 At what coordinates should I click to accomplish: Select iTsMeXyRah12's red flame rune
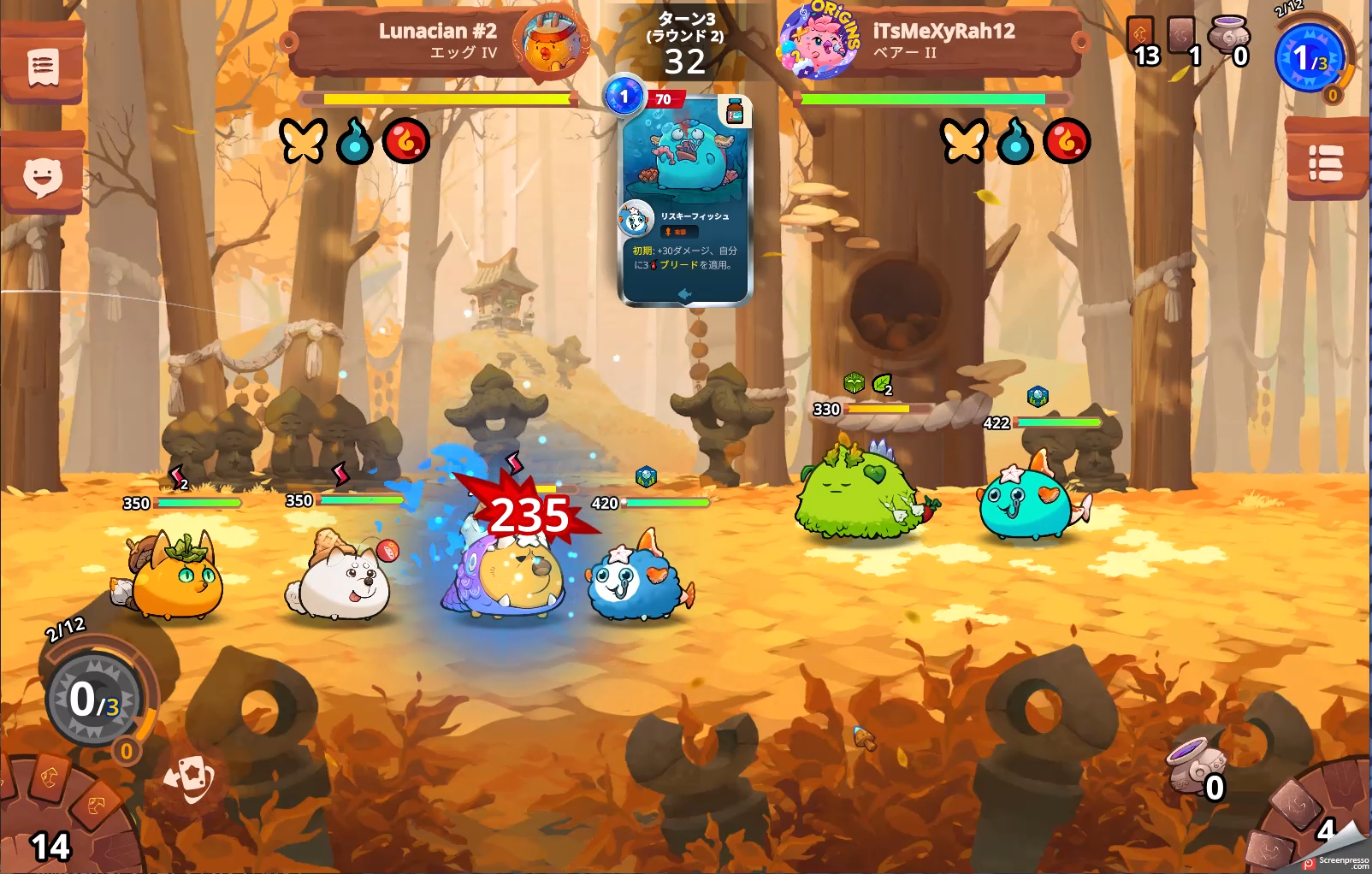(x=1067, y=141)
